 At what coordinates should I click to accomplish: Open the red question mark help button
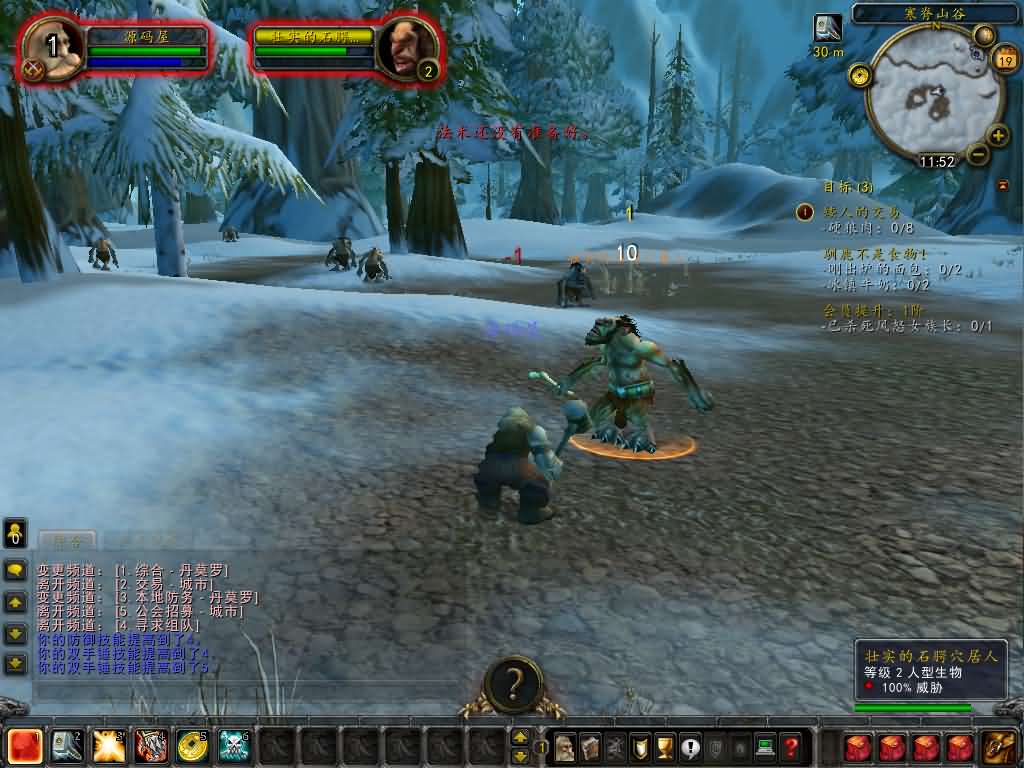[791, 747]
